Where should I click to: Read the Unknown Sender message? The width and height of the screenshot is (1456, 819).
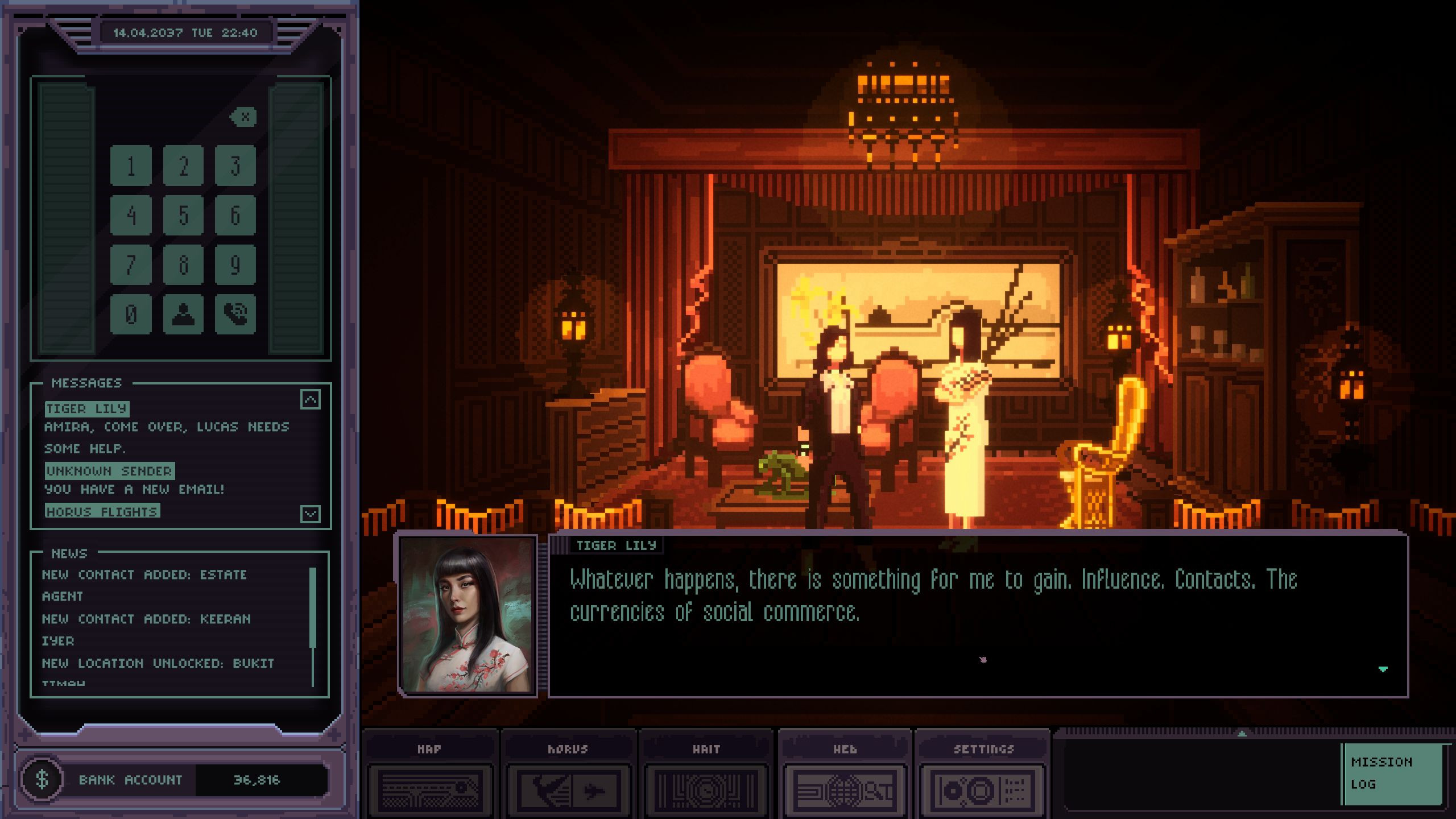pyautogui.click(x=109, y=471)
